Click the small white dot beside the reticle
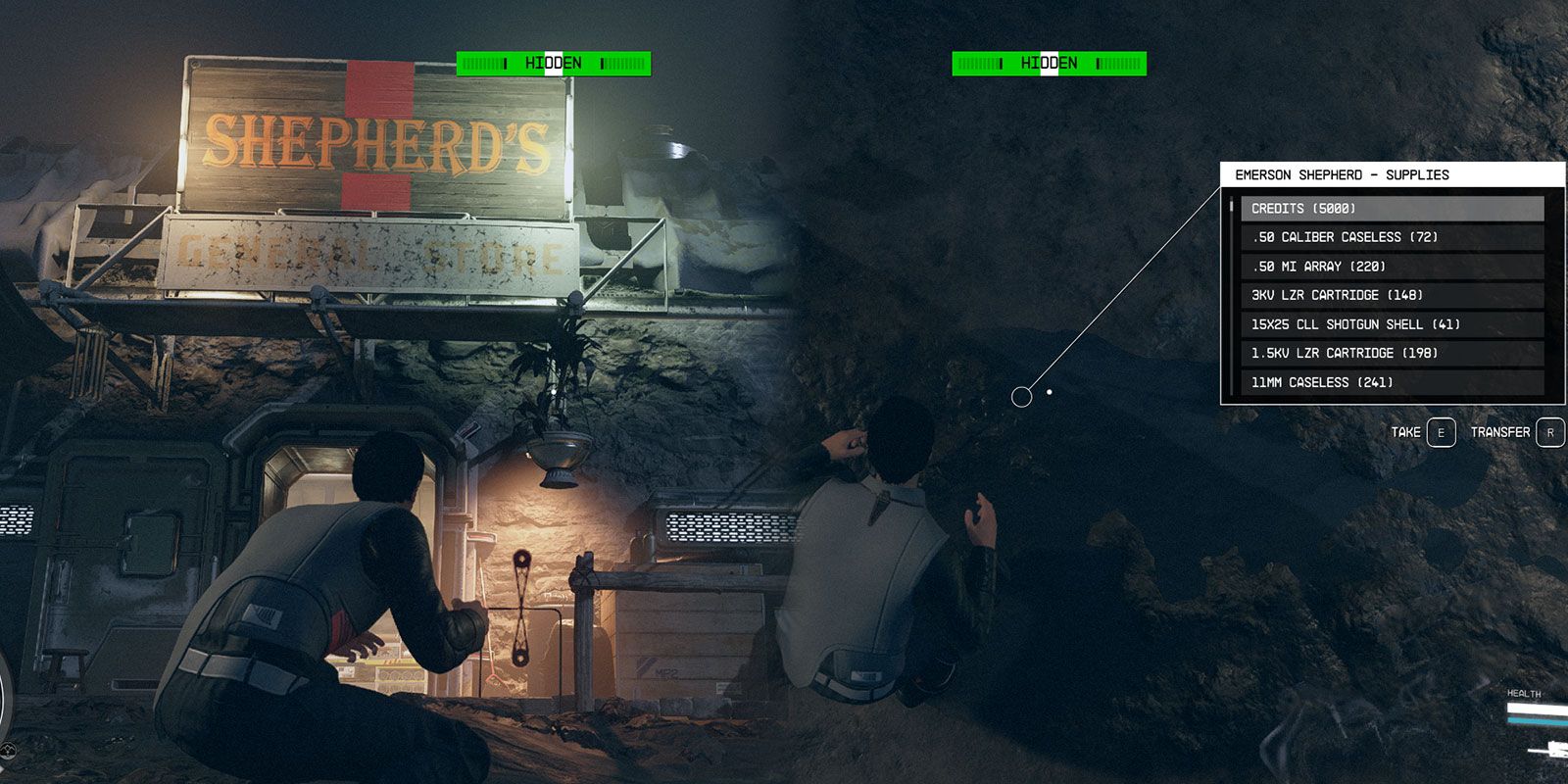 pyautogui.click(x=1052, y=390)
